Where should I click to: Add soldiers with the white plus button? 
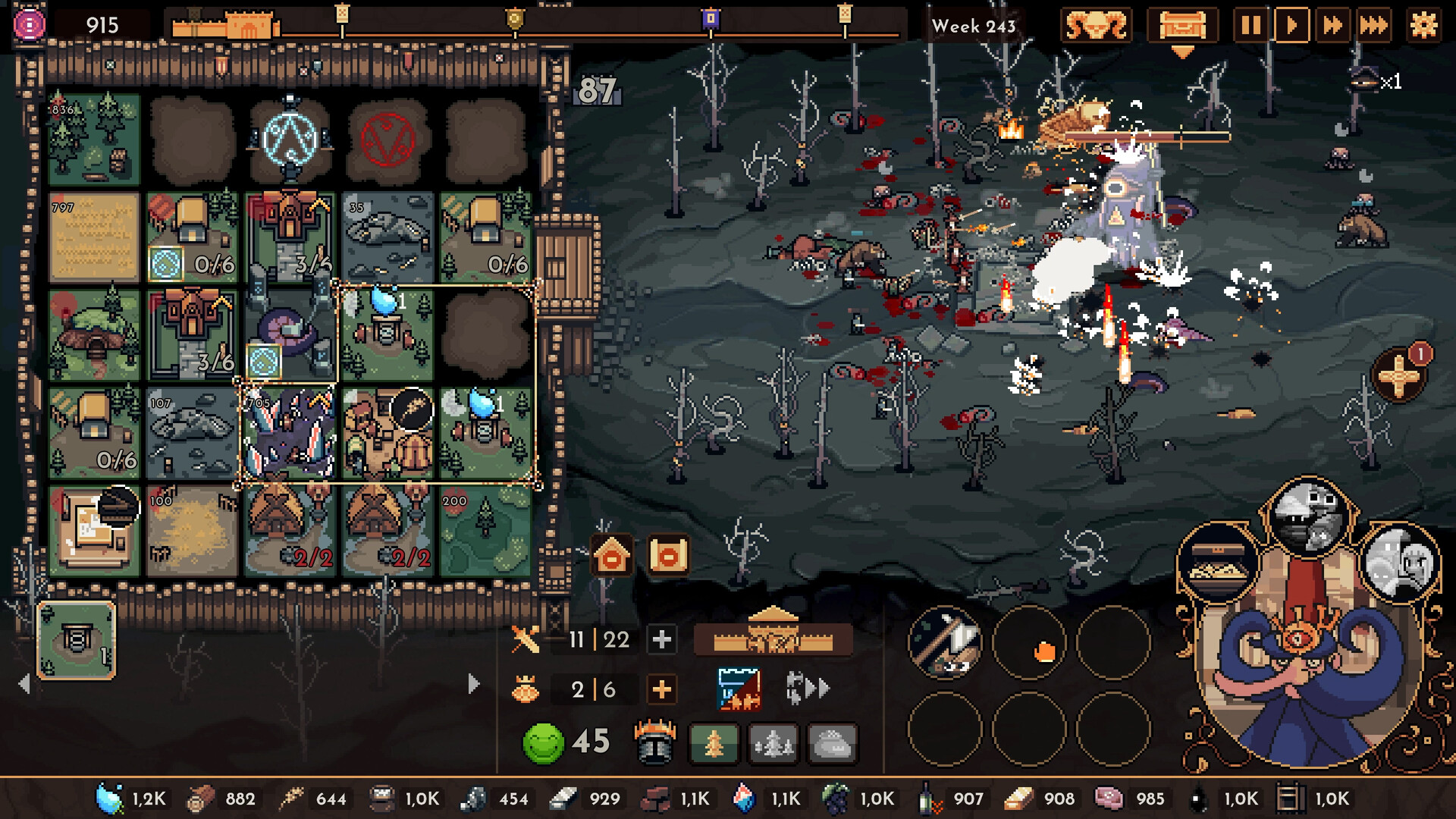661,639
